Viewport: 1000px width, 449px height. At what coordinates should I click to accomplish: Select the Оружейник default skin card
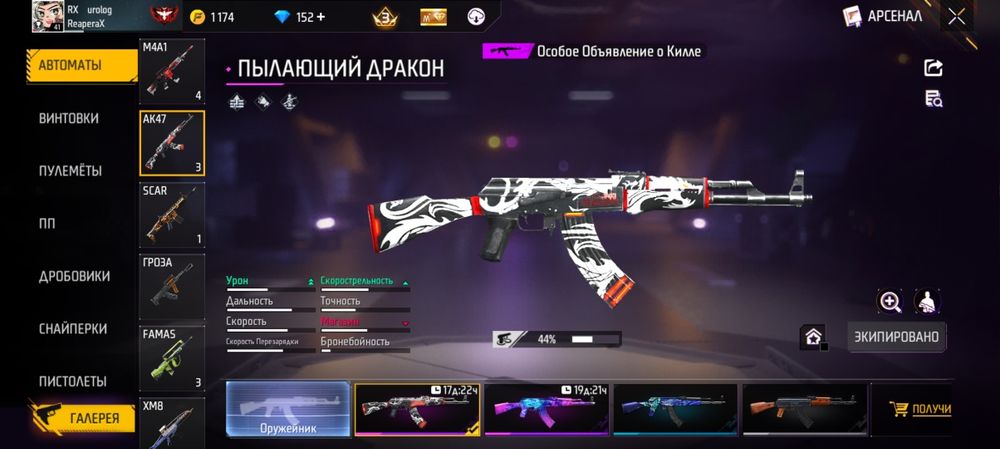pyautogui.click(x=288, y=410)
